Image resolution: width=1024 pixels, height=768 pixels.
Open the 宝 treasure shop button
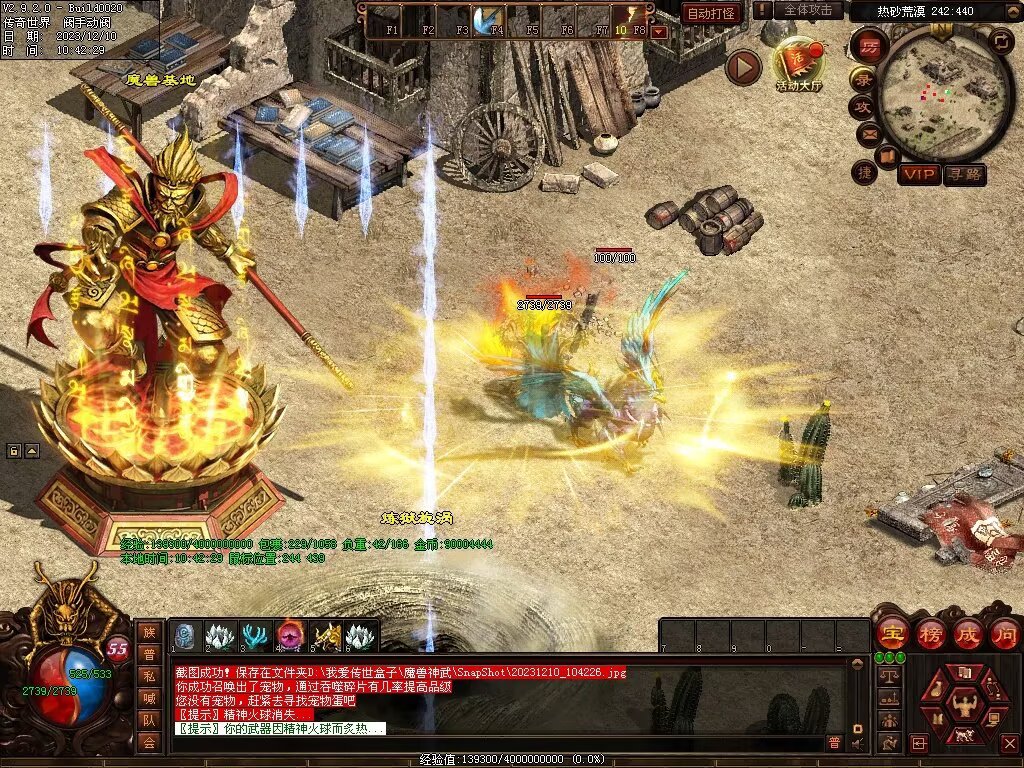coord(891,634)
